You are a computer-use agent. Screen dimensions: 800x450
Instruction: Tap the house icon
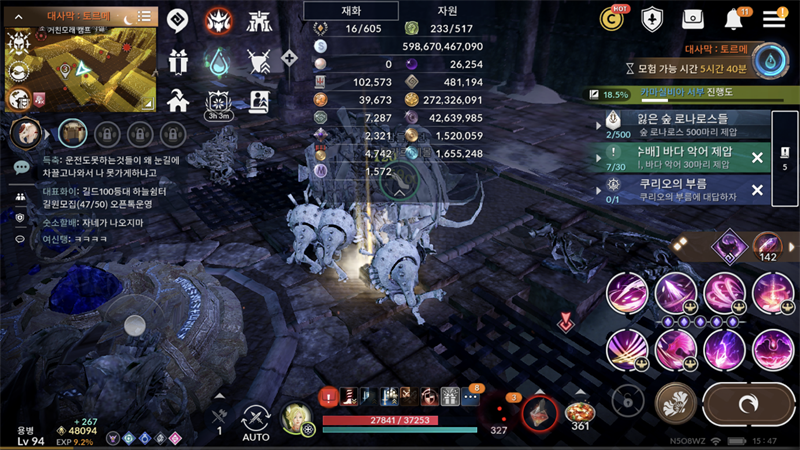point(178,100)
